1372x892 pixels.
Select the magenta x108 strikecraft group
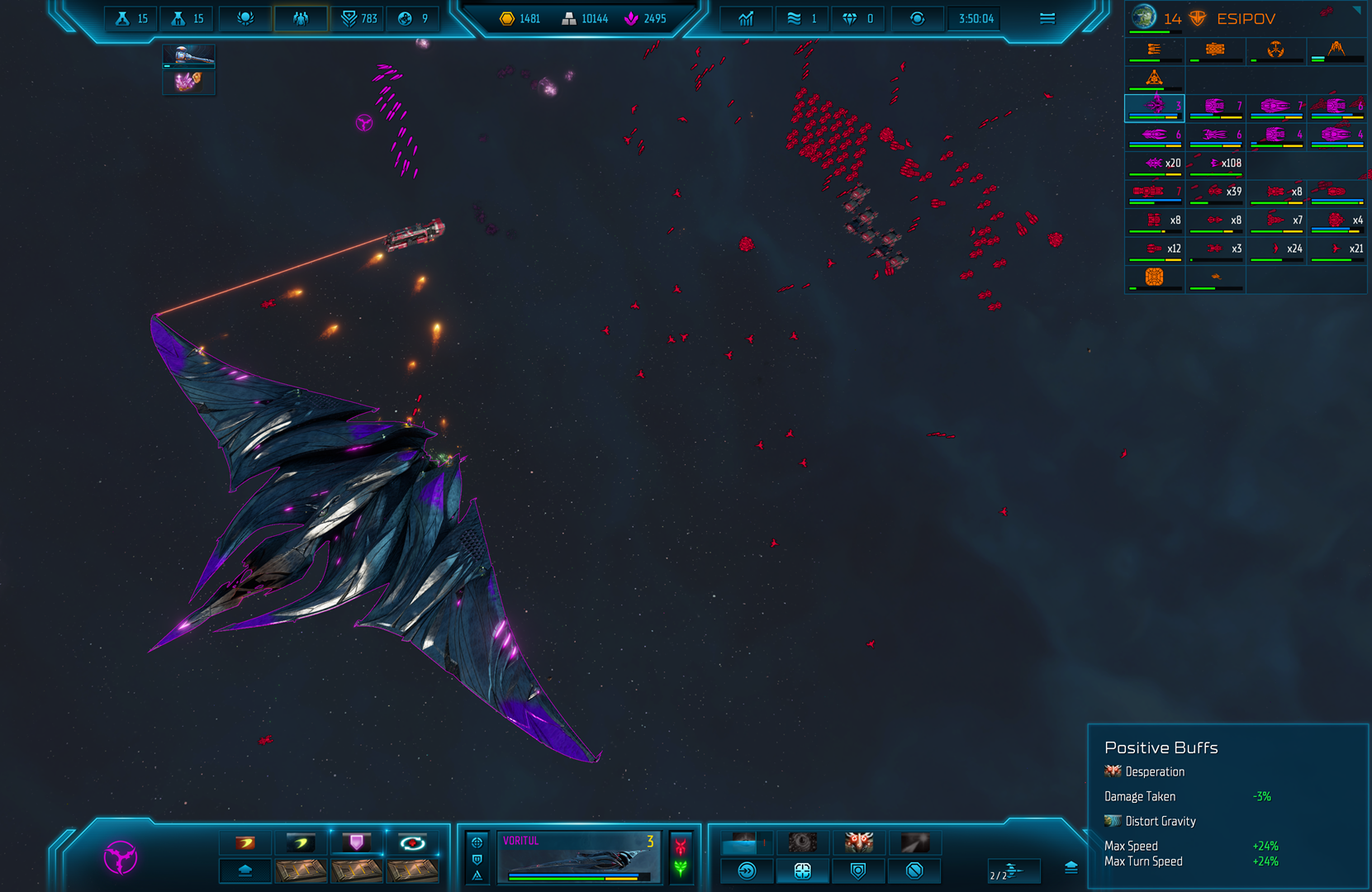tap(1216, 164)
